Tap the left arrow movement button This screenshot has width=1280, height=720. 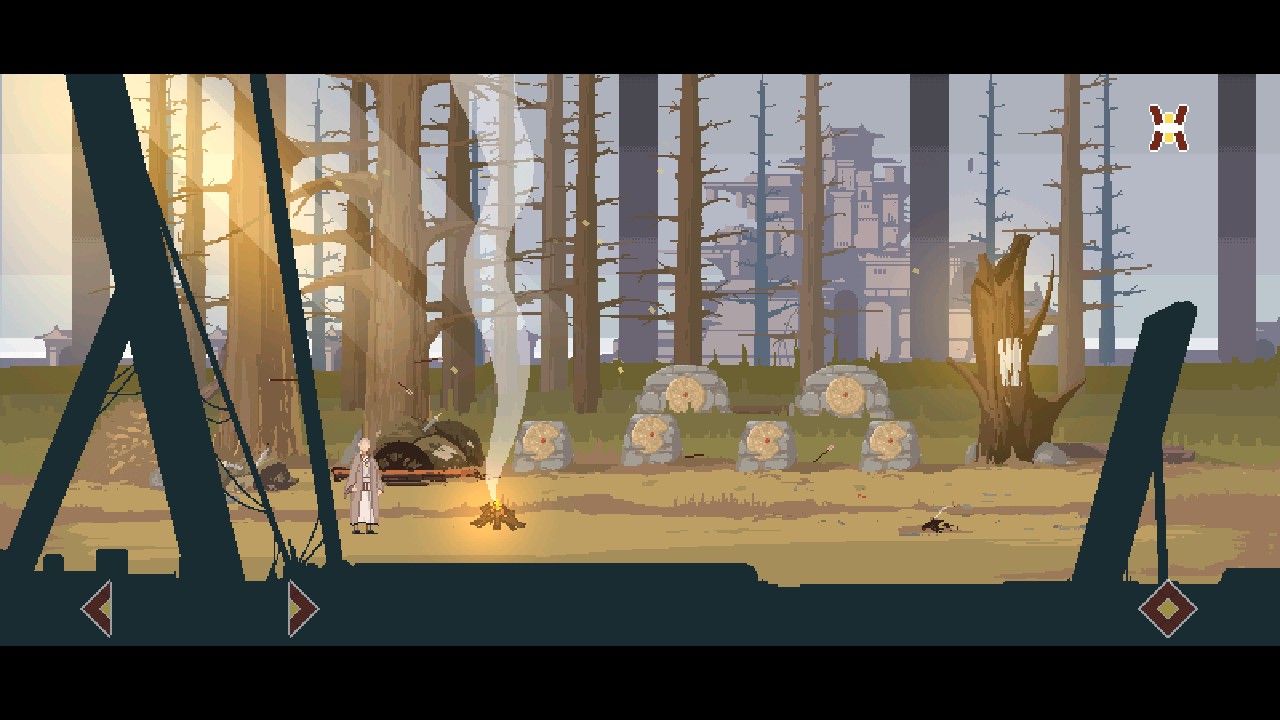[x=97, y=608]
